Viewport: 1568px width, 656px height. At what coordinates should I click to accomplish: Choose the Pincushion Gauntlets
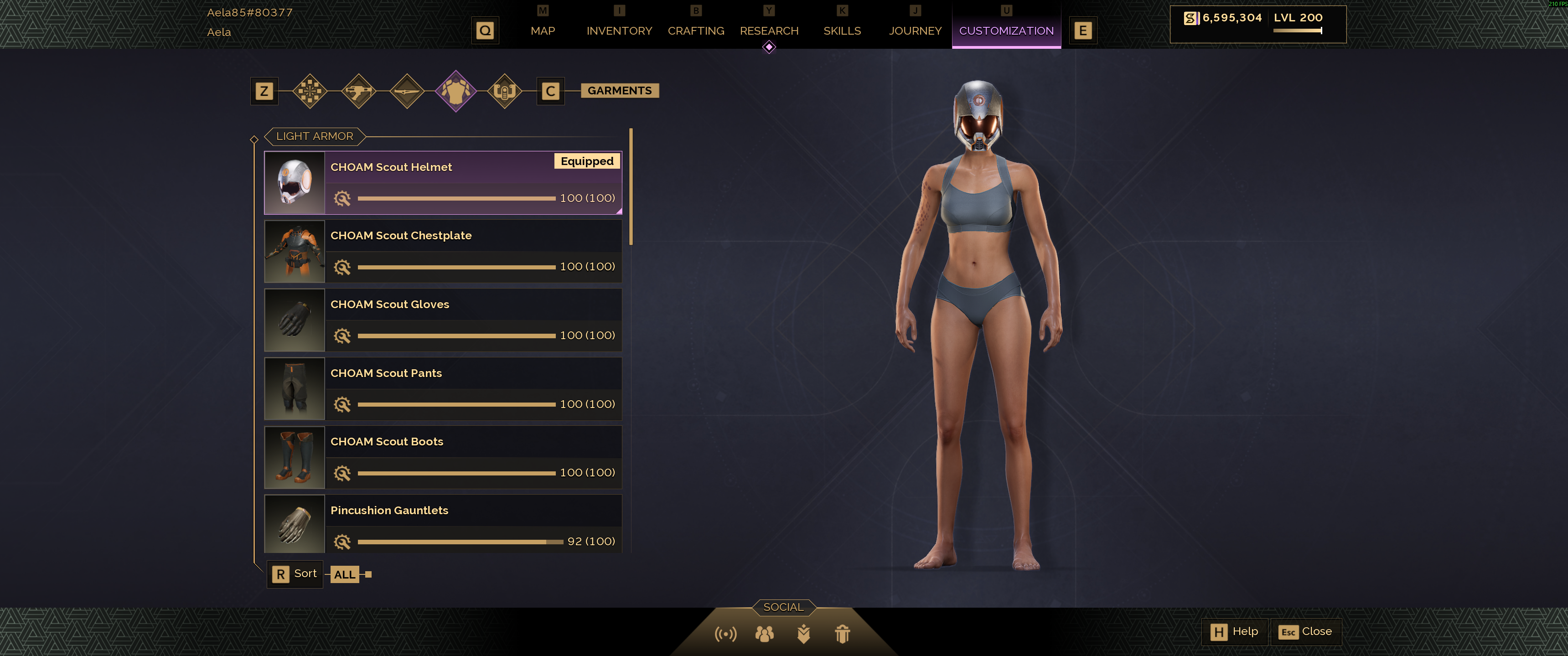pyautogui.click(x=443, y=525)
